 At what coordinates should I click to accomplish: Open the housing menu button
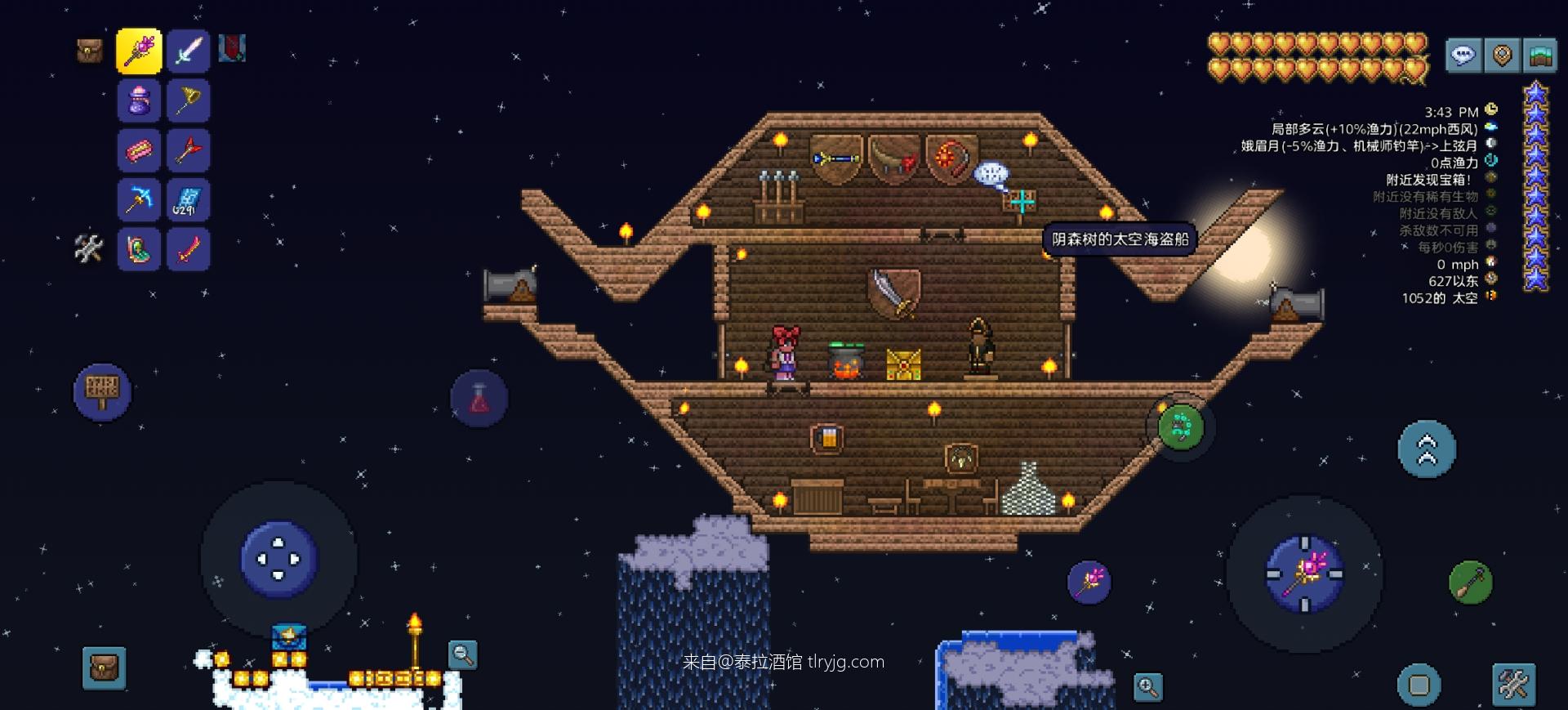click(1540, 56)
